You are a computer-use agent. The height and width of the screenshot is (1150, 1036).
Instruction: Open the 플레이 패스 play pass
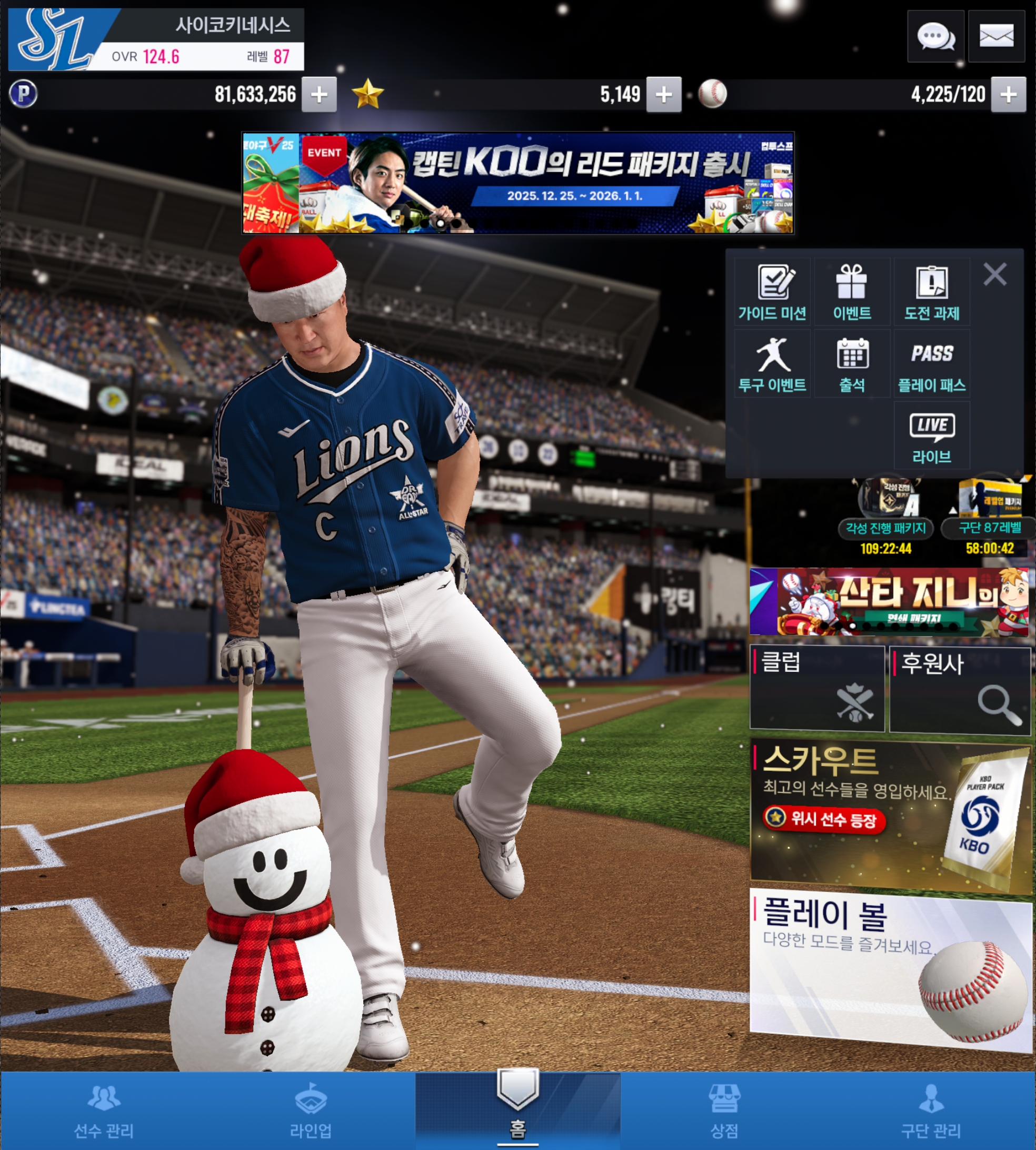(x=932, y=364)
